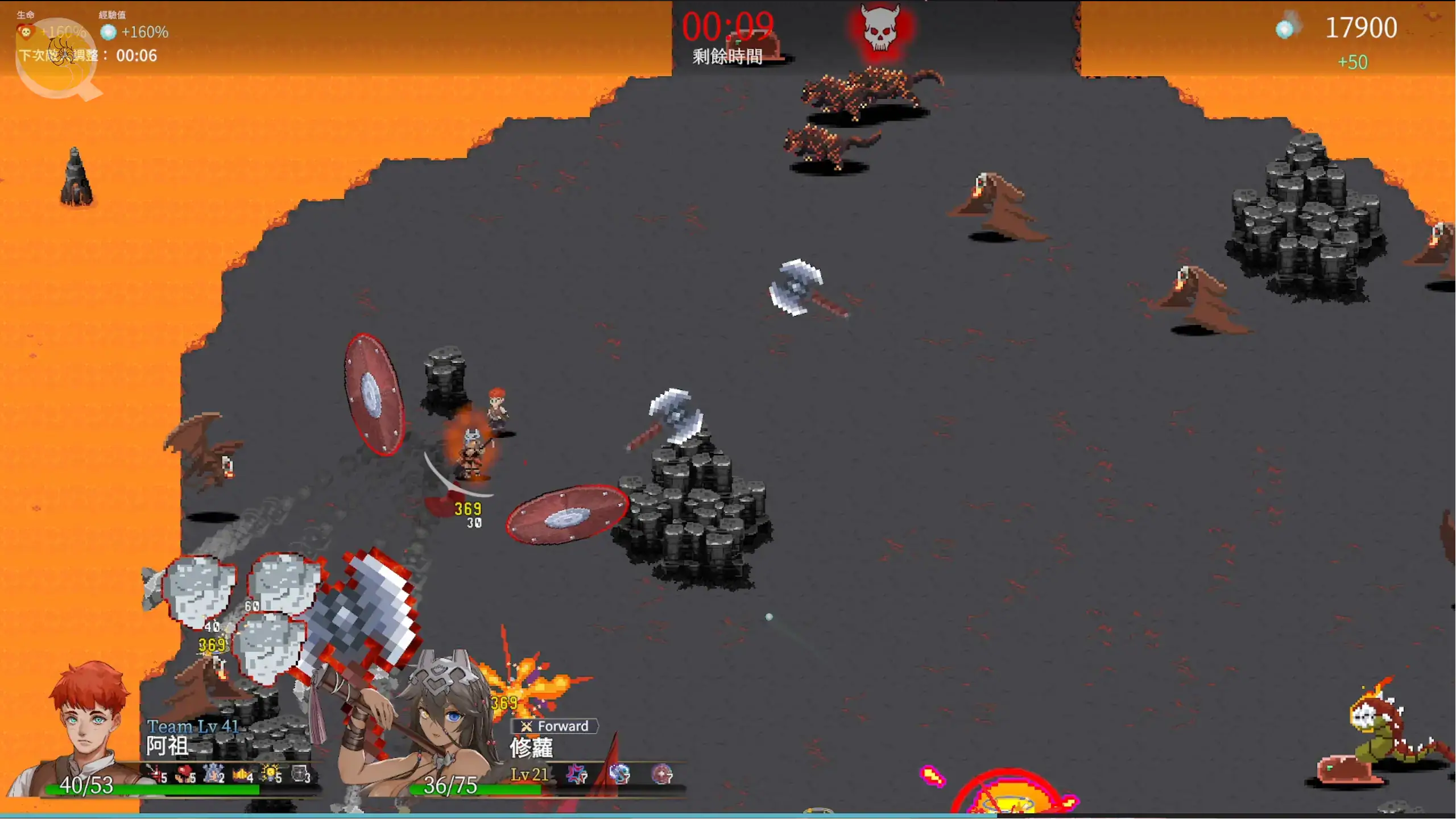This screenshot has height=819, width=1456.
Task: Activate 修蘿's red cross orb skill
Action: pos(661,774)
